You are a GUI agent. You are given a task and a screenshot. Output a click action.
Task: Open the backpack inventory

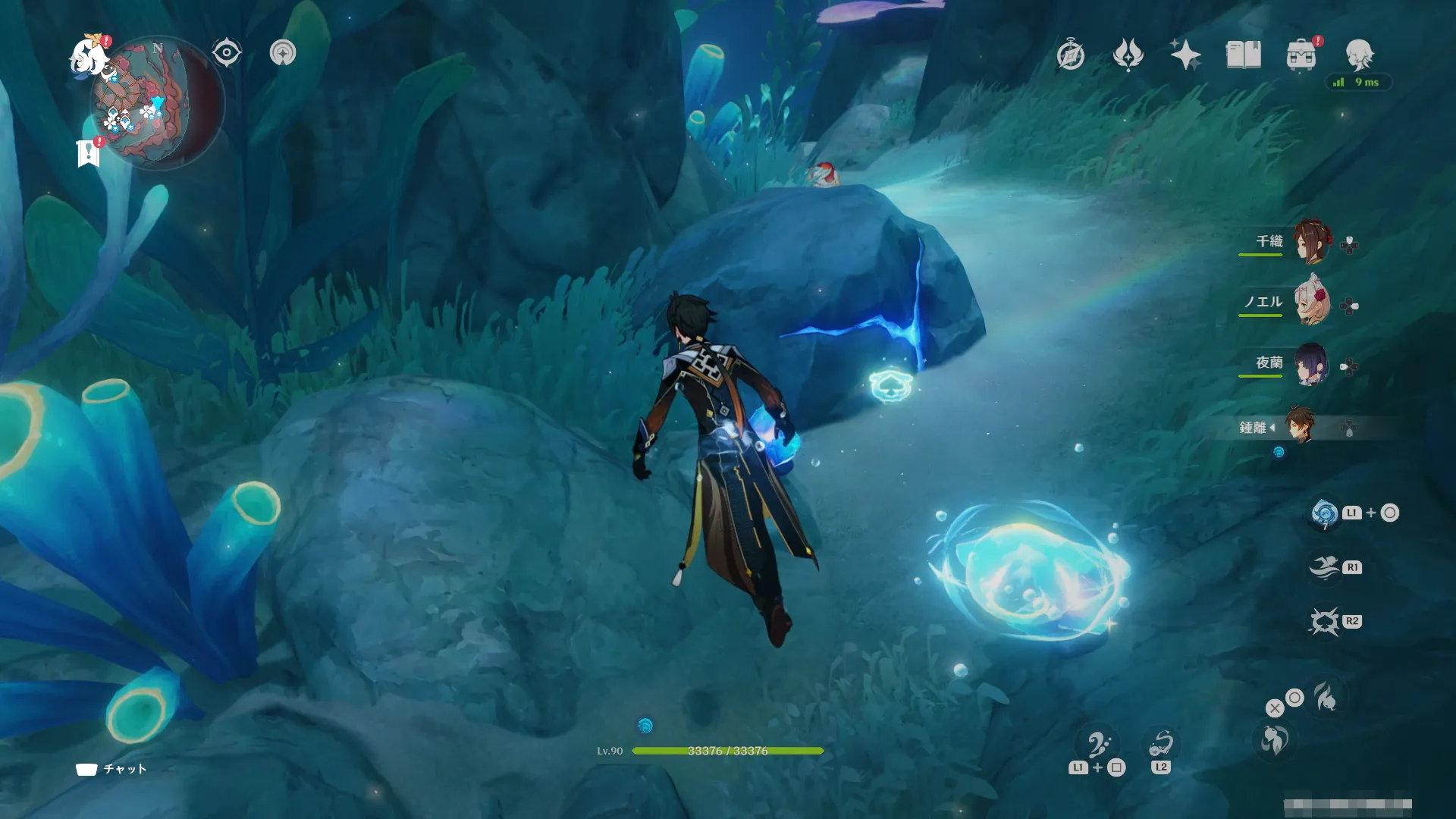click(x=1301, y=55)
